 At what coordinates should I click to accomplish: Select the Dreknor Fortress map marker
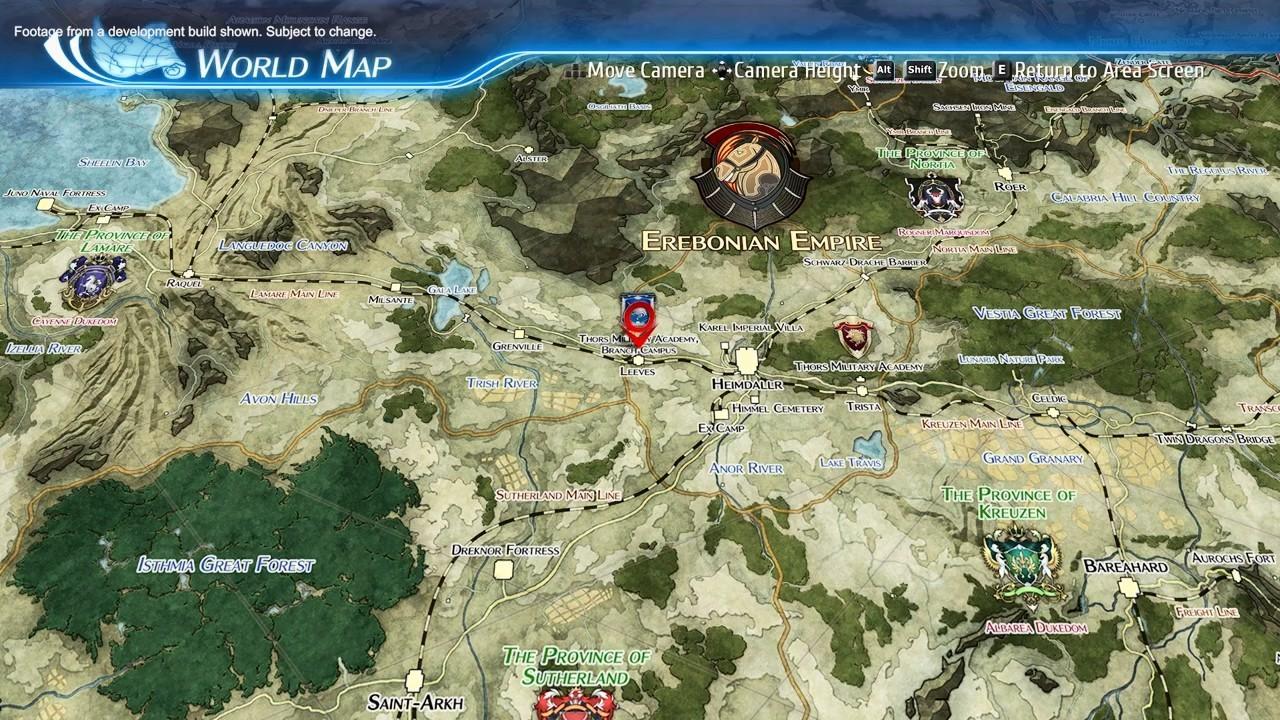(504, 569)
